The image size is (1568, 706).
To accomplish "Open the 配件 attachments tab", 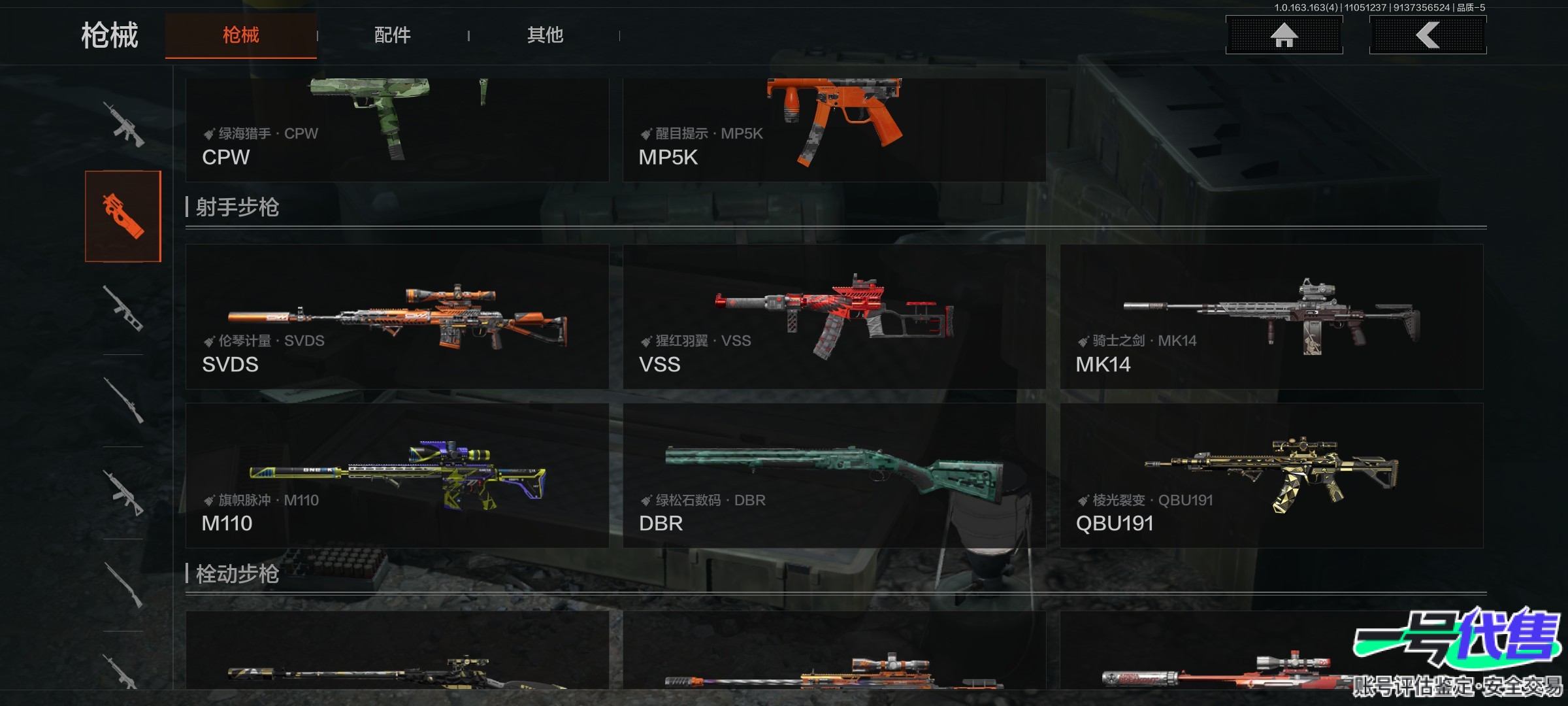I will pos(392,35).
